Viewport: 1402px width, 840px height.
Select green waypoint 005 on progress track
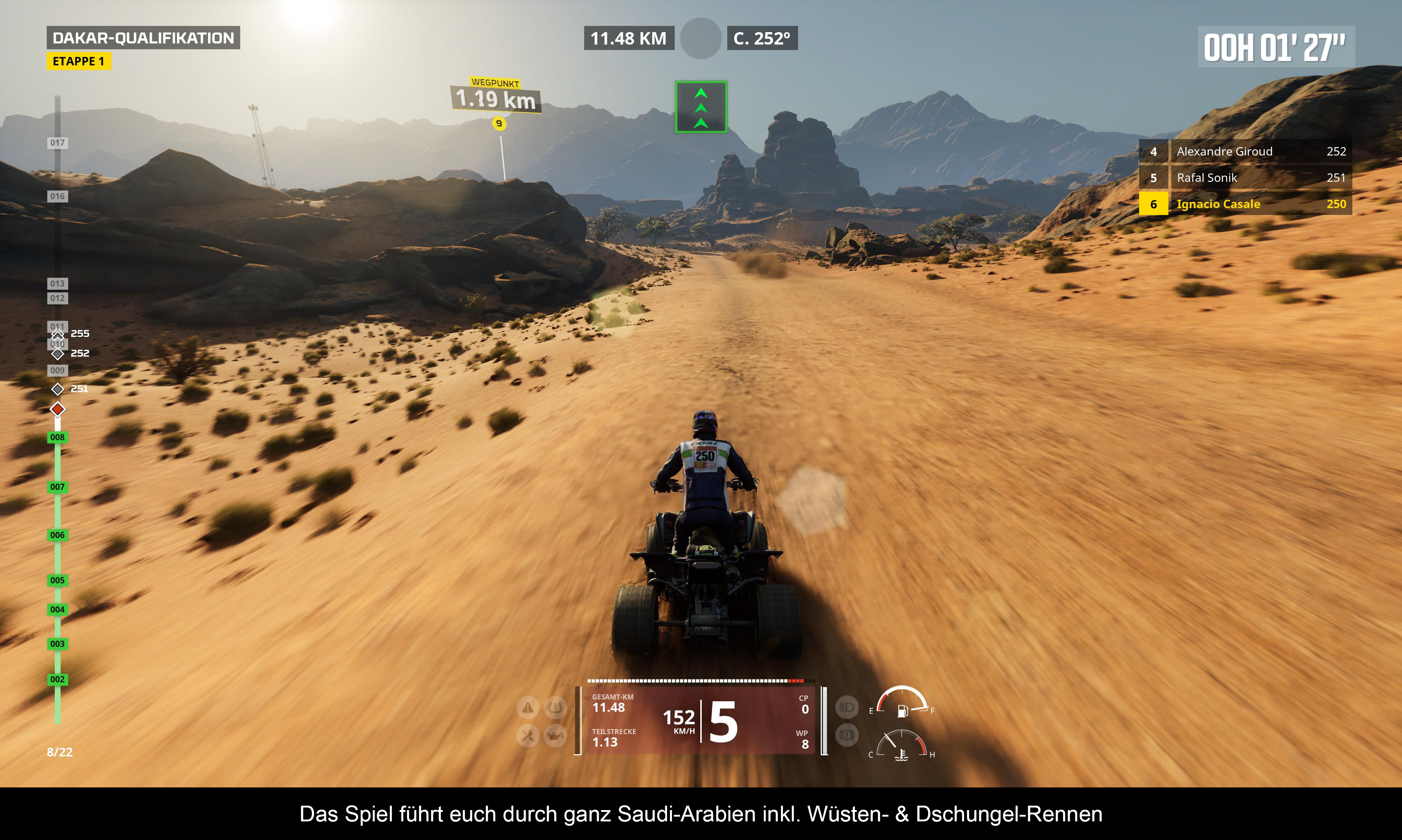[57, 580]
